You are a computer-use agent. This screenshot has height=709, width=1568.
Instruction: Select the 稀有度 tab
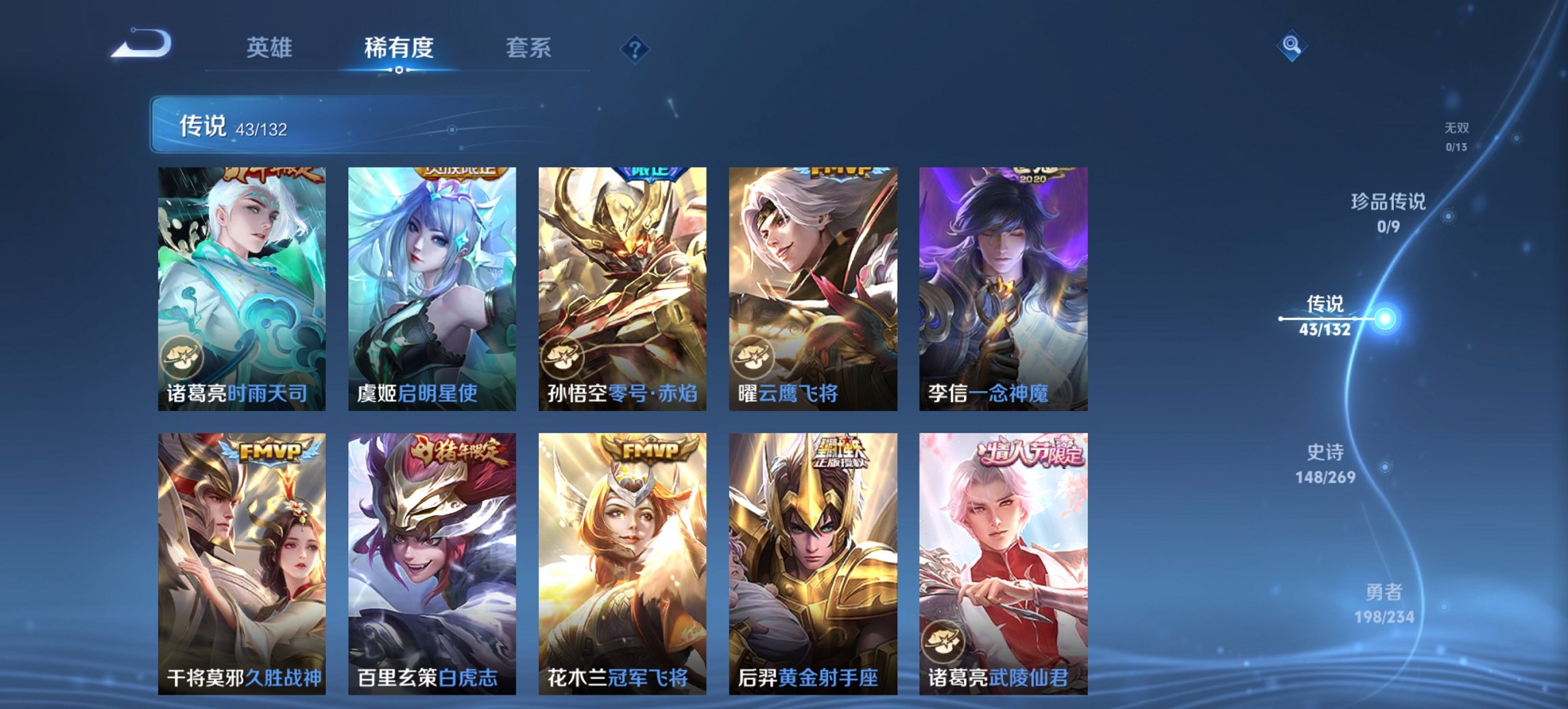[400, 48]
